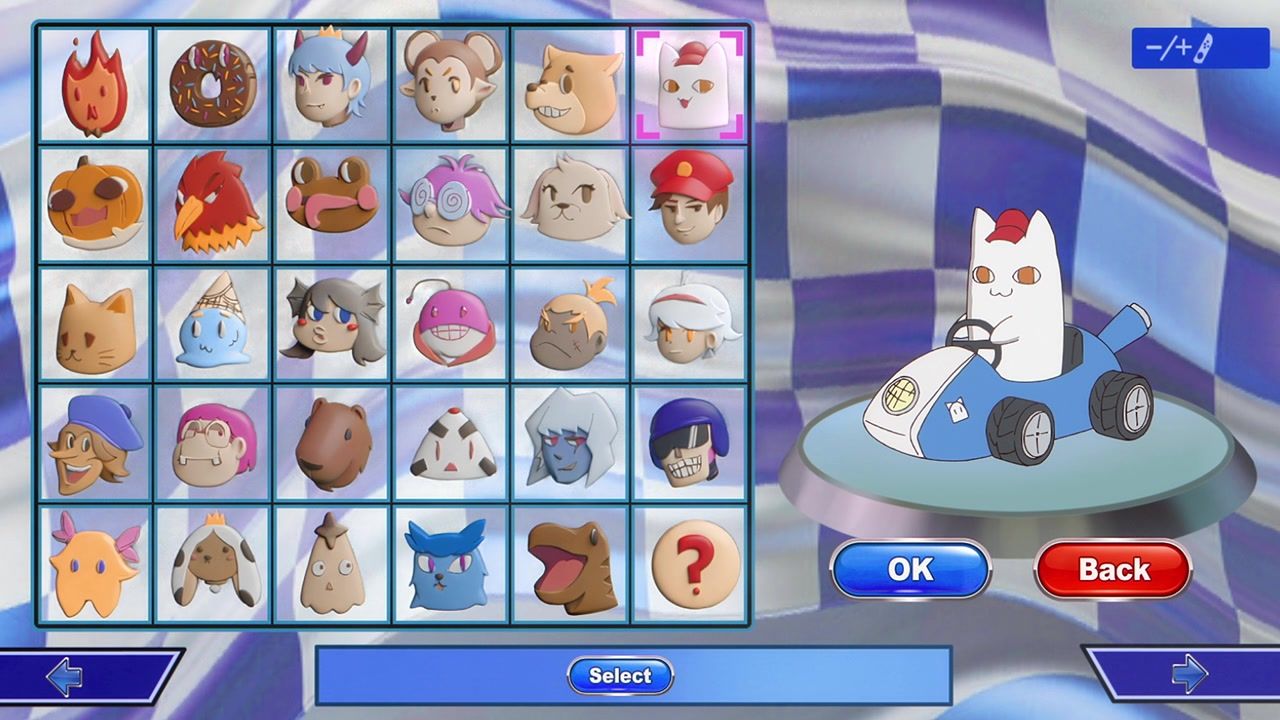Screen dimensions: 1280x720
Task: Choose the jack-o'-lantern pumpkin character
Action: point(93,204)
